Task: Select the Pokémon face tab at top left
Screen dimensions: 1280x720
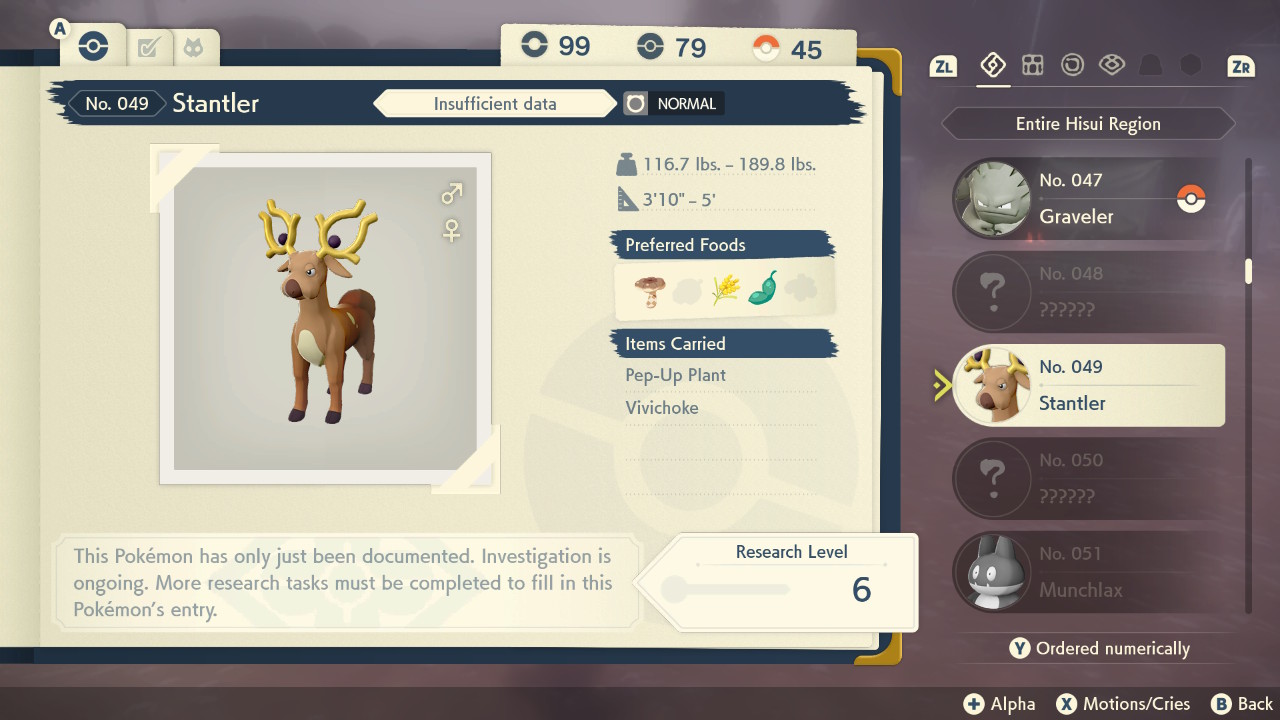Action: tap(191, 45)
